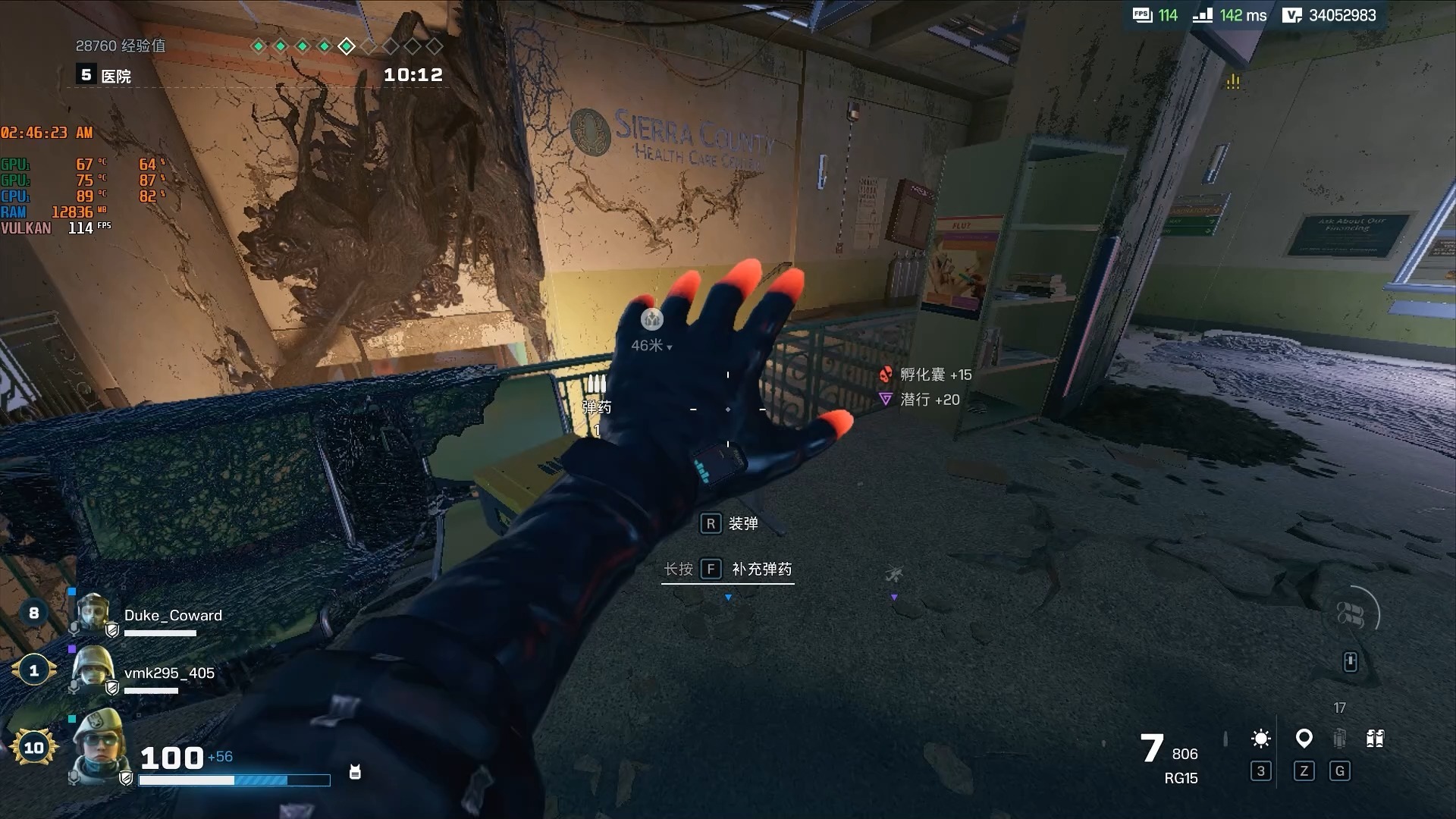Select the paired explosives gadget icon
This screenshot has height=819, width=1456.
pos(1375,738)
